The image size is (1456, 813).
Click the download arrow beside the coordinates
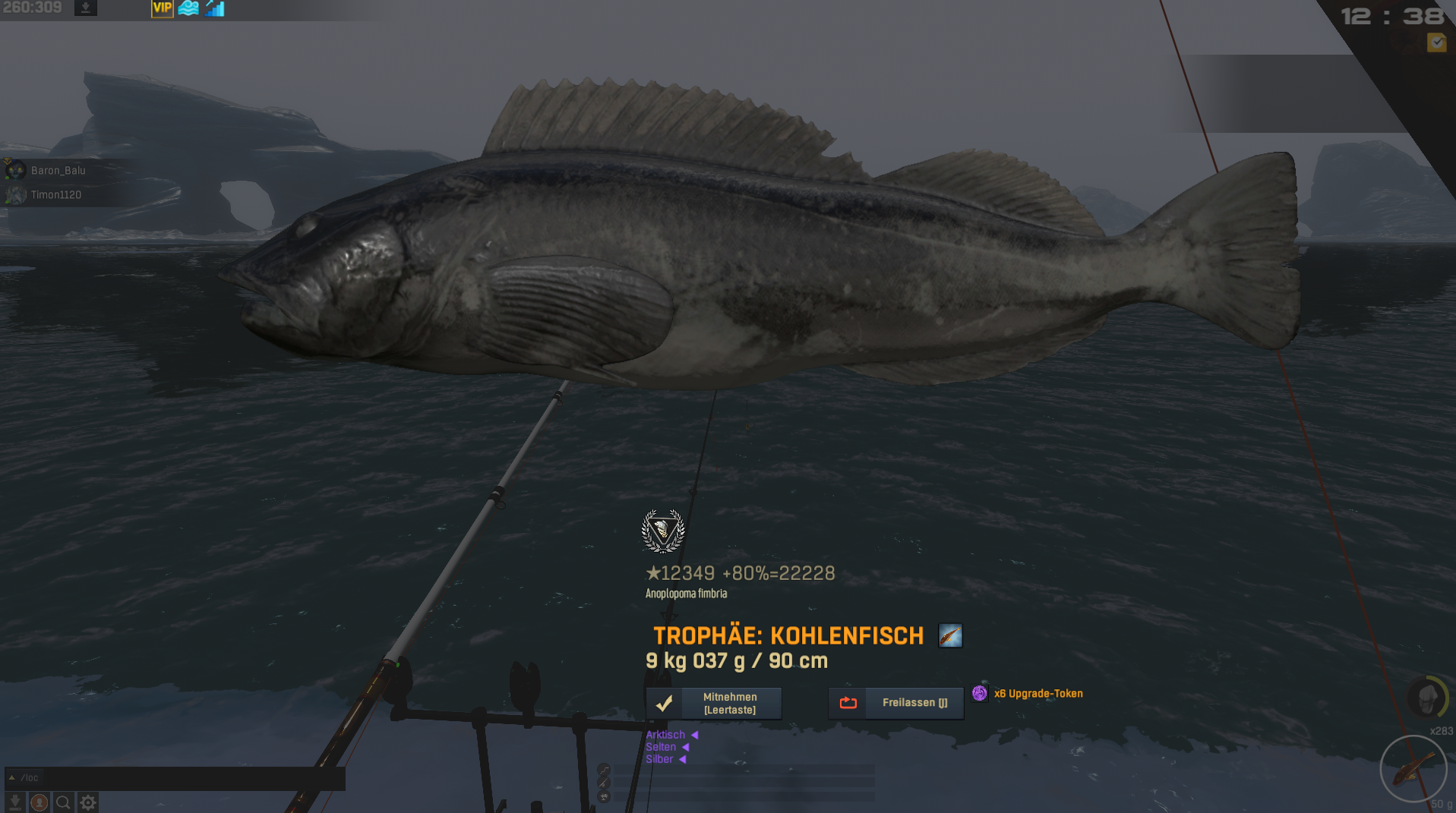(x=86, y=8)
